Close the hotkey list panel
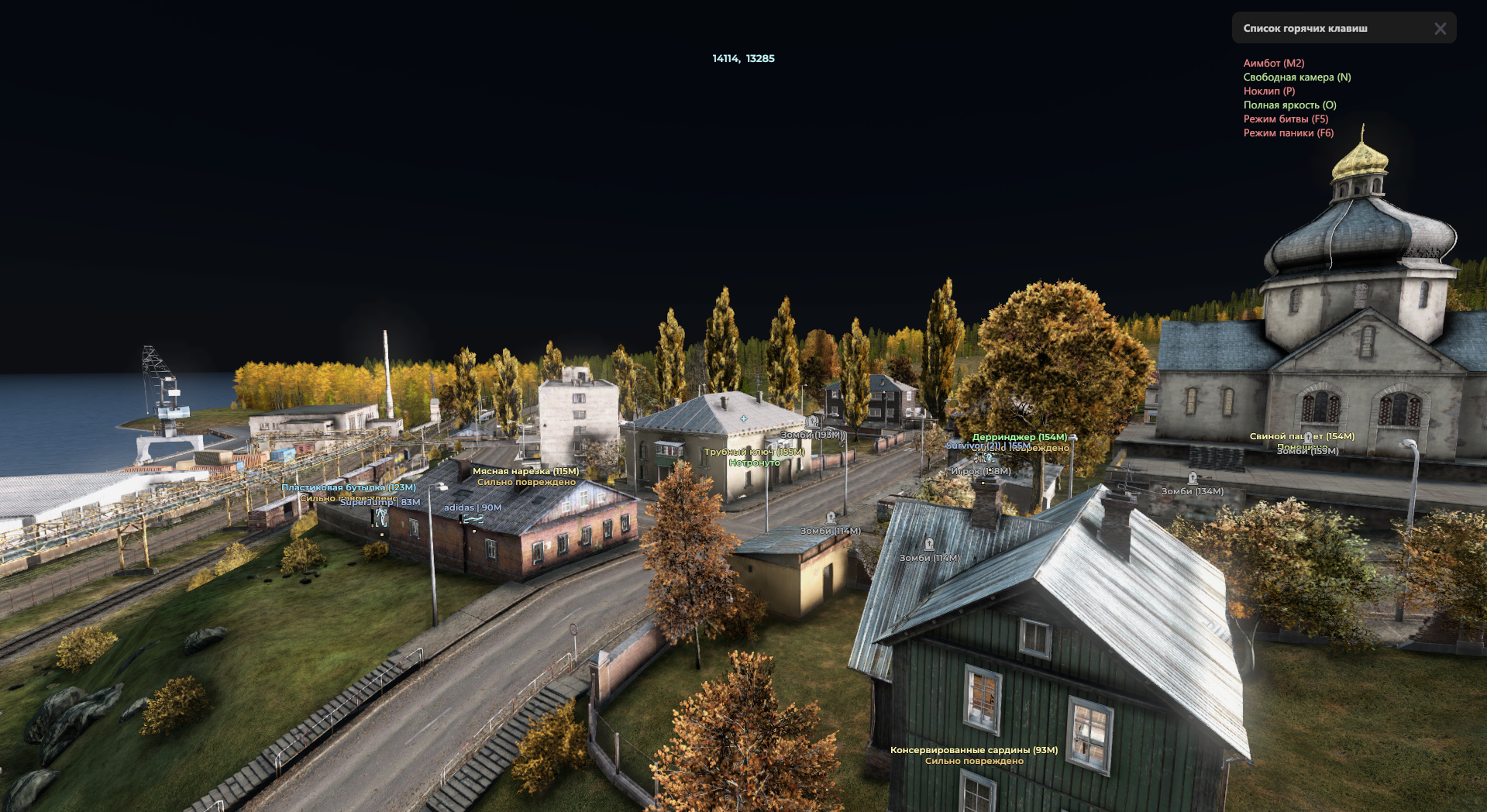This screenshot has width=1487, height=812. click(1440, 29)
